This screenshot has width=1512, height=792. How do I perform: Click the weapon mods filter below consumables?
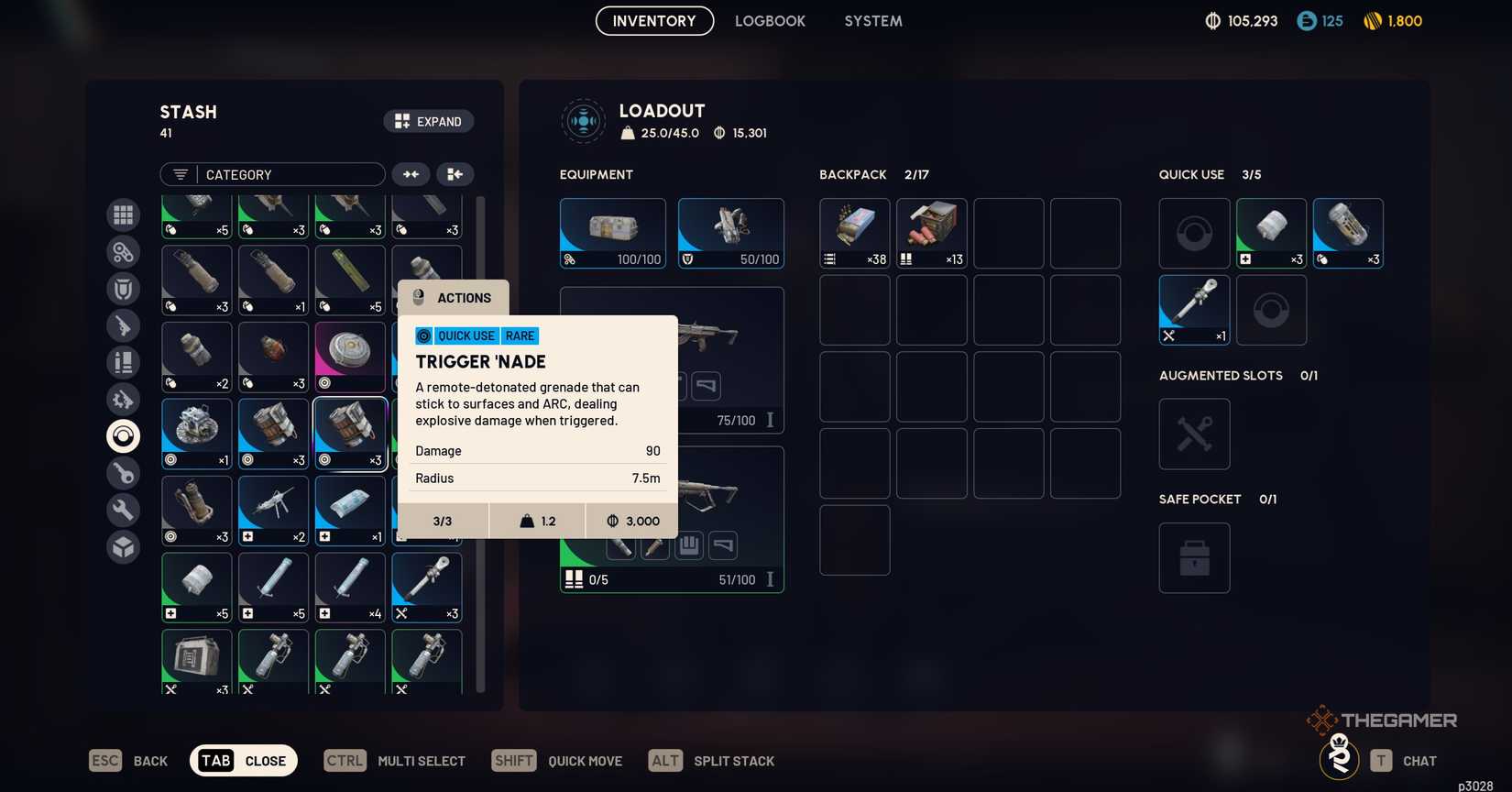point(123,399)
